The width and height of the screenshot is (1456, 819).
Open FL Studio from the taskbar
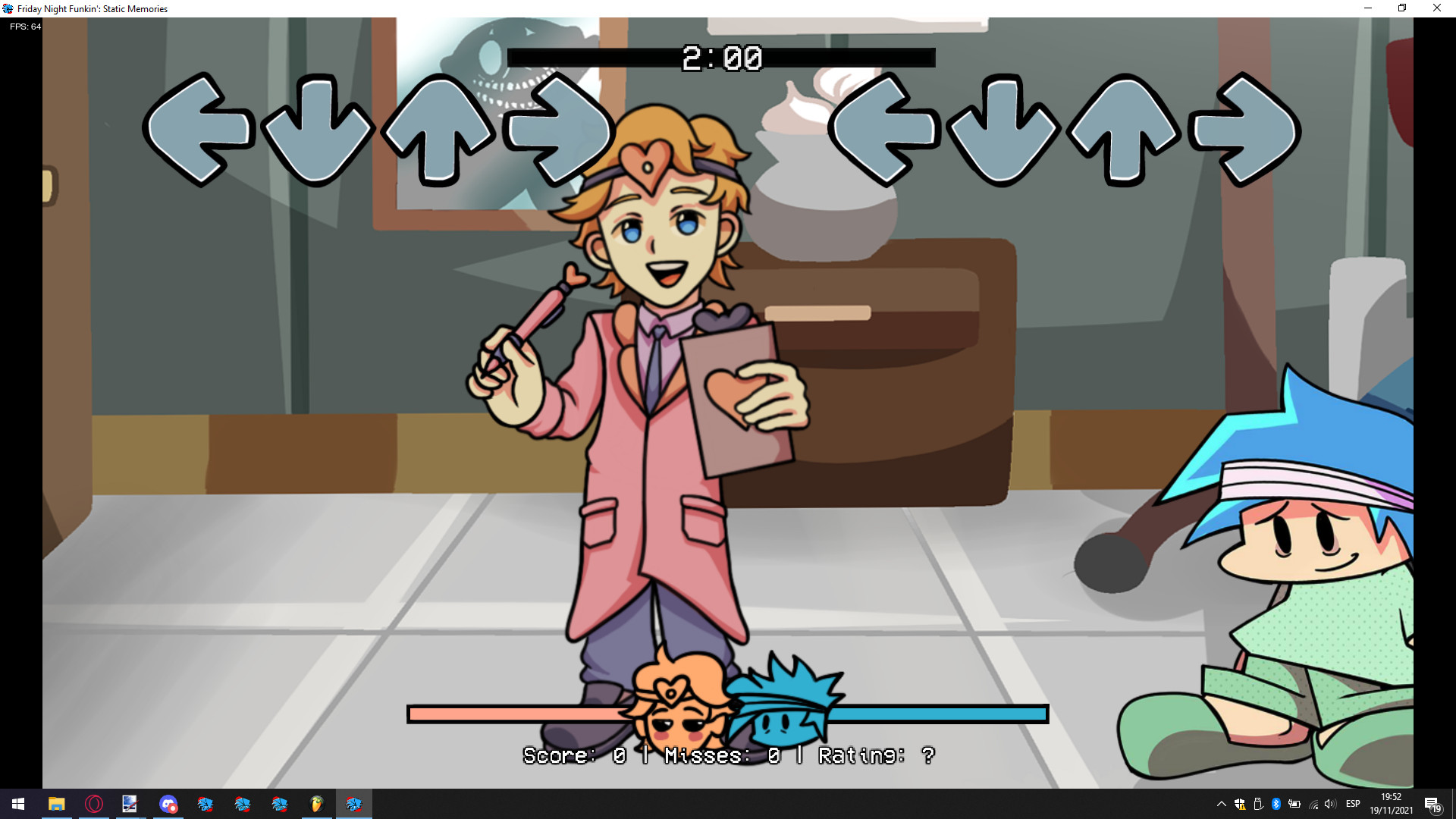coord(316,805)
